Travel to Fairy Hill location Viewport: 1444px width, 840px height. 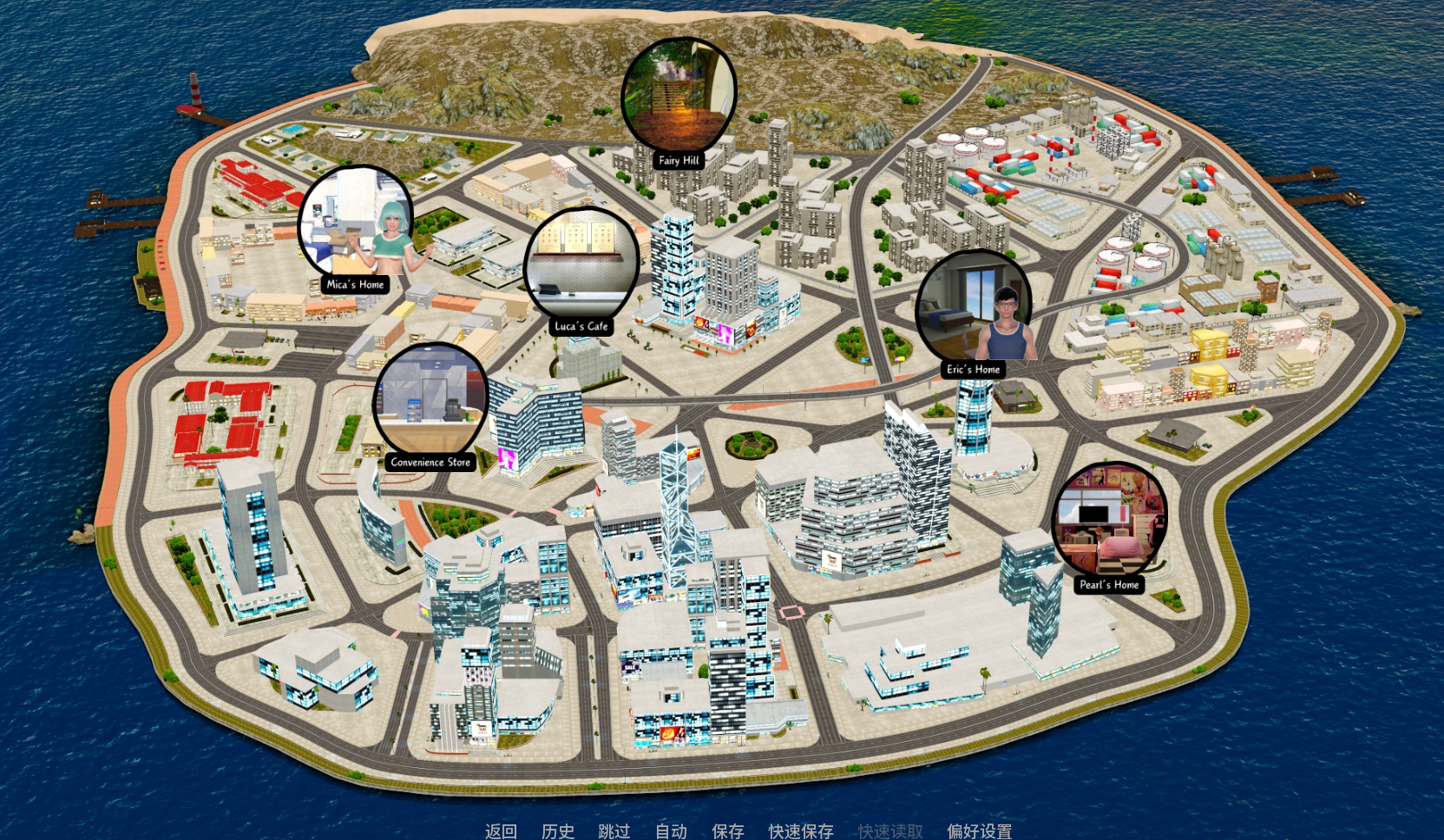(x=679, y=95)
